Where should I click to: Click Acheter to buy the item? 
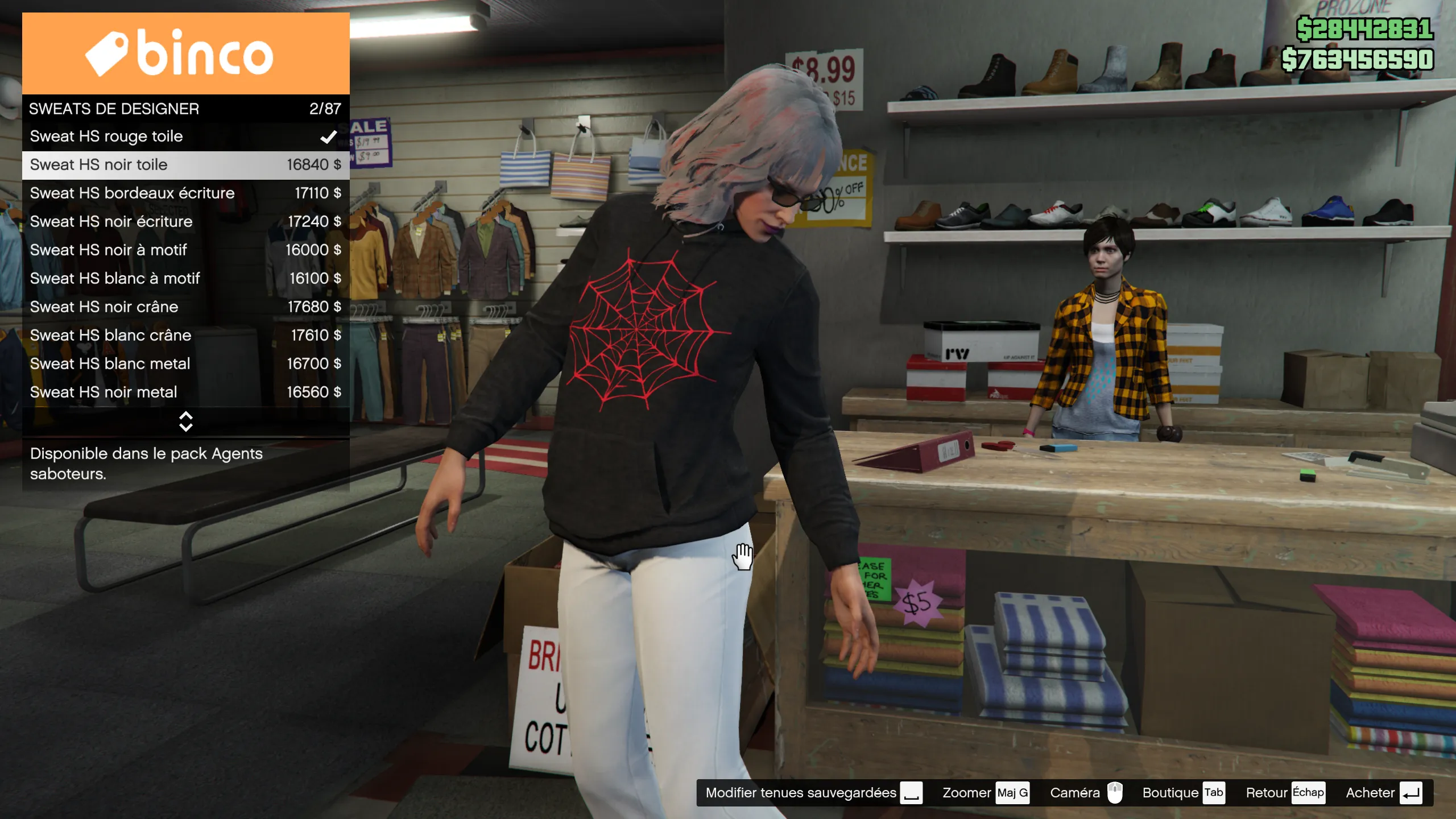1383,793
